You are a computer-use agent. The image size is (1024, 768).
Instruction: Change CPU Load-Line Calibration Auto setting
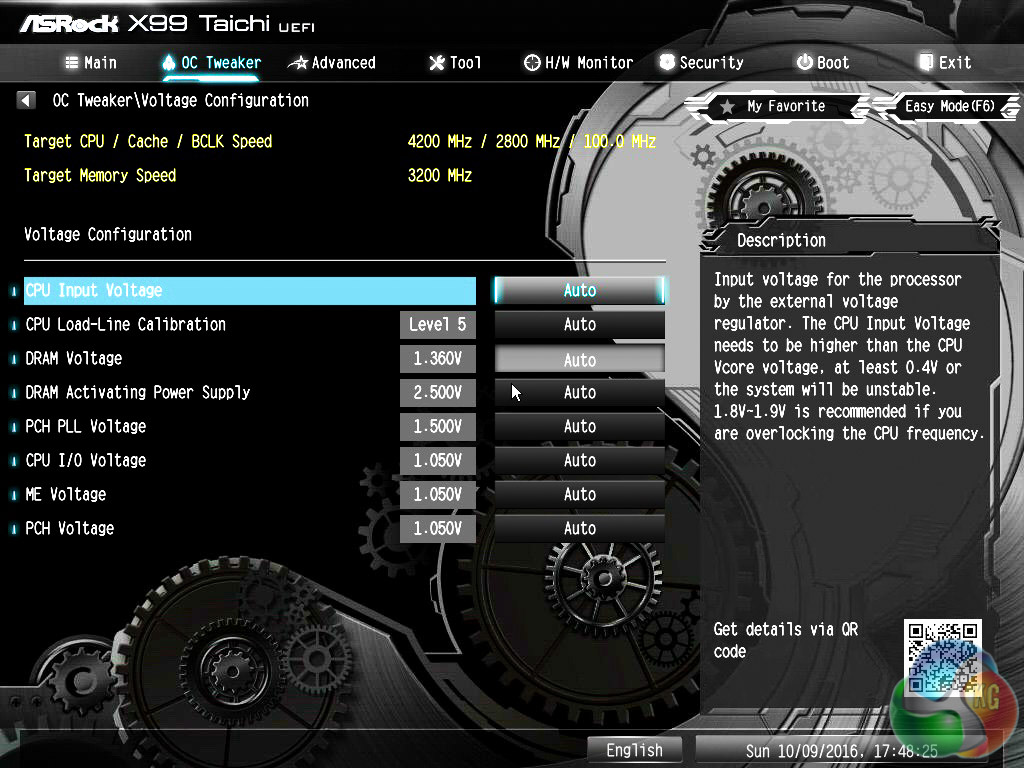pos(579,324)
